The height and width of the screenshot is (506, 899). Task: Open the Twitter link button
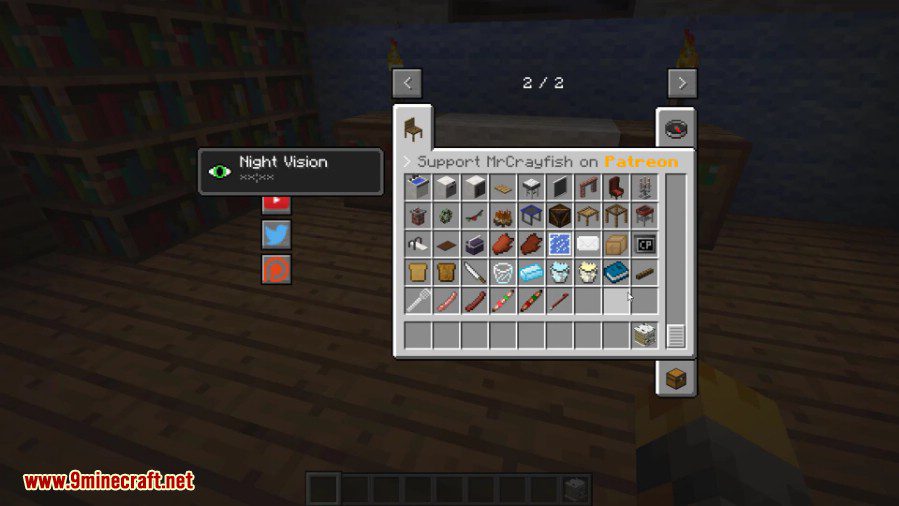point(276,234)
